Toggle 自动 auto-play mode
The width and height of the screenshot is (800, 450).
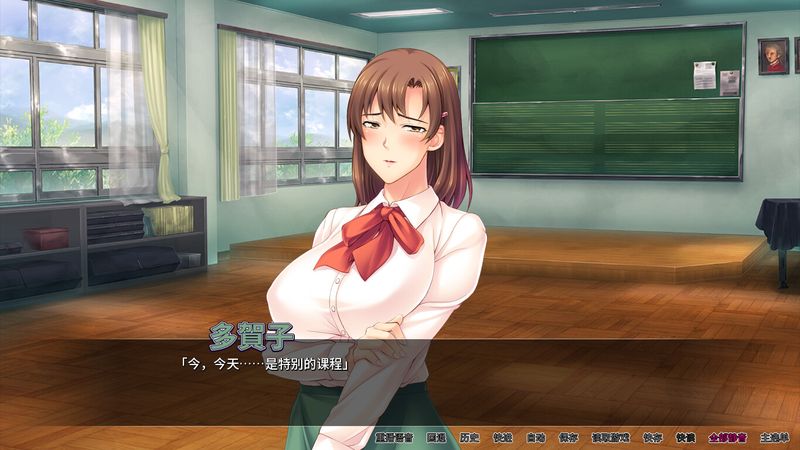point(536,437)
